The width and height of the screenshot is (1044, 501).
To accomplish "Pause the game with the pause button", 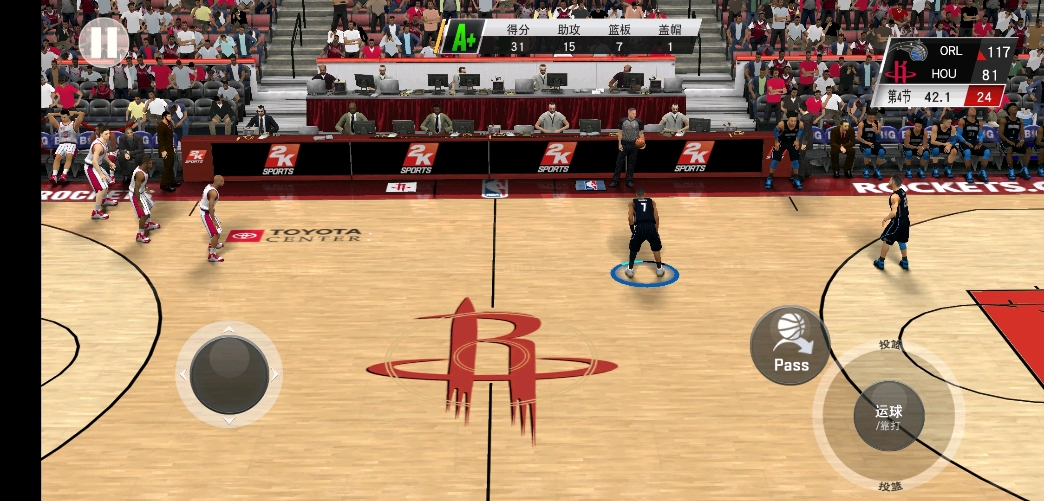I will [x=103, y=41].
